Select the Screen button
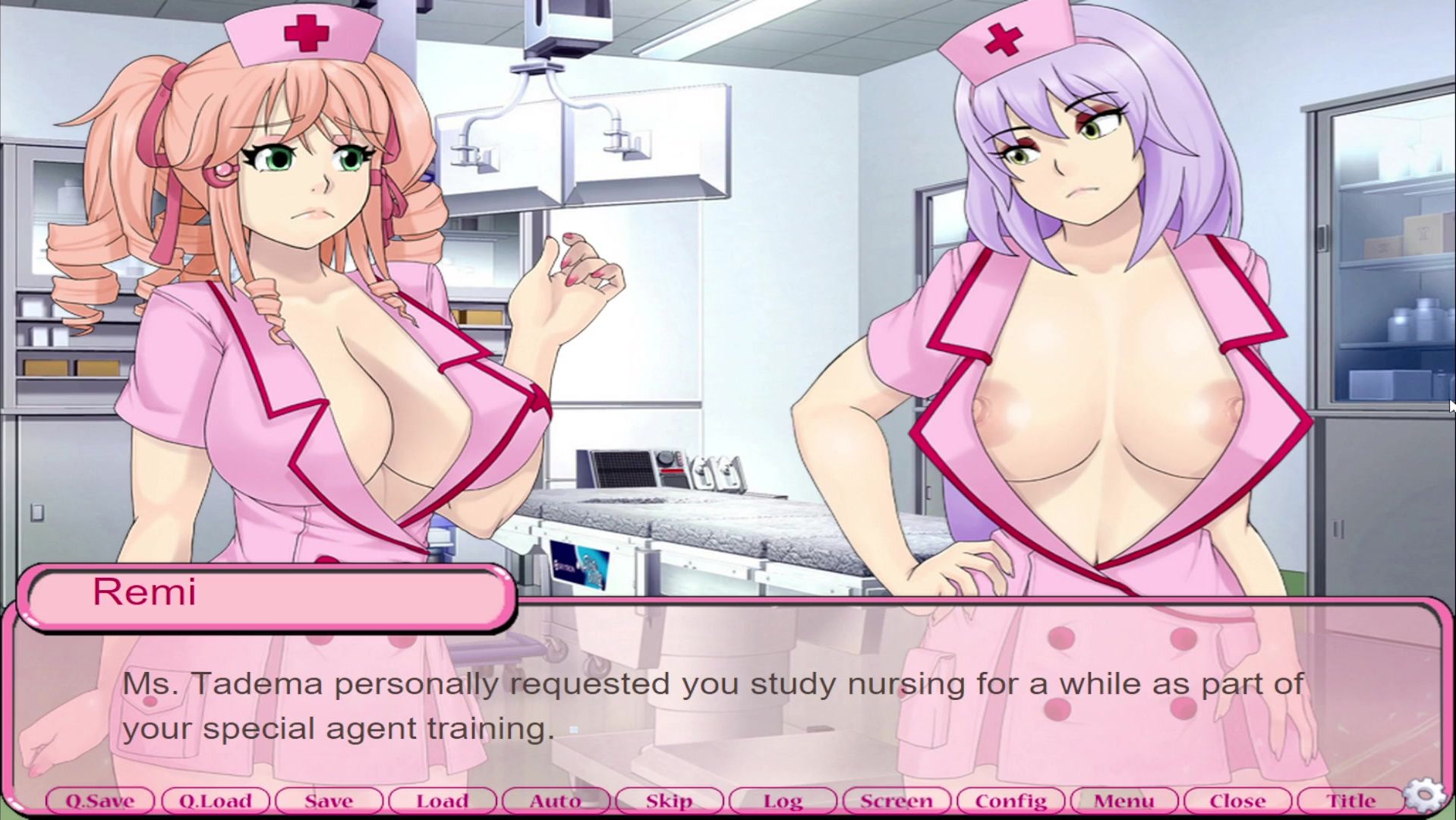Screen dimensions: 1456x820 coord(897,801)
